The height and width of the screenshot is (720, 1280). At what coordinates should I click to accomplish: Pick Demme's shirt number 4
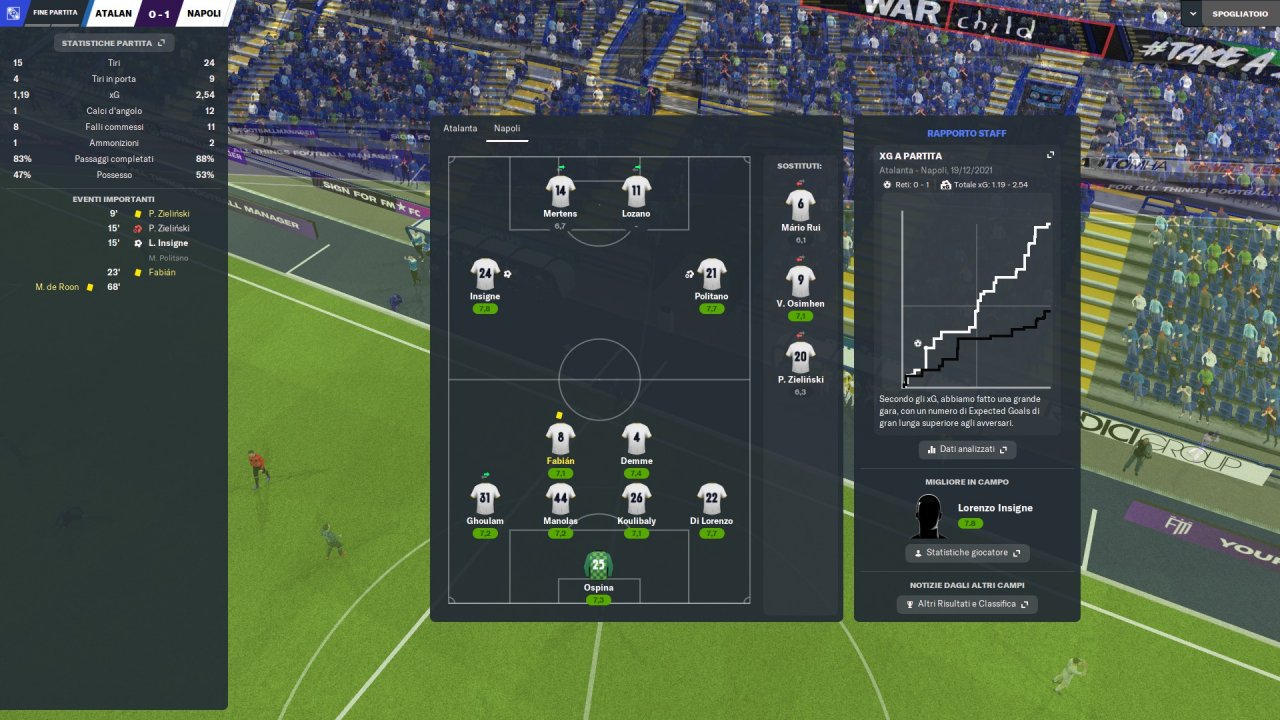636,438
